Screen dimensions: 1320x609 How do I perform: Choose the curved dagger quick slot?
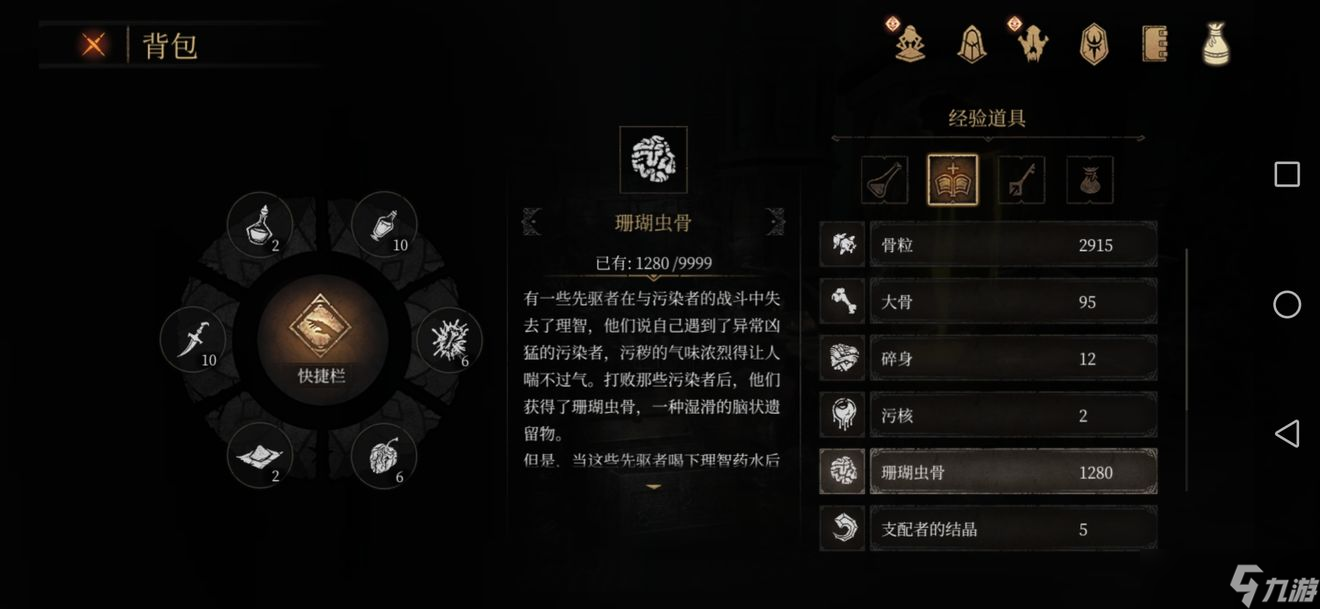(x=193, y=340)
